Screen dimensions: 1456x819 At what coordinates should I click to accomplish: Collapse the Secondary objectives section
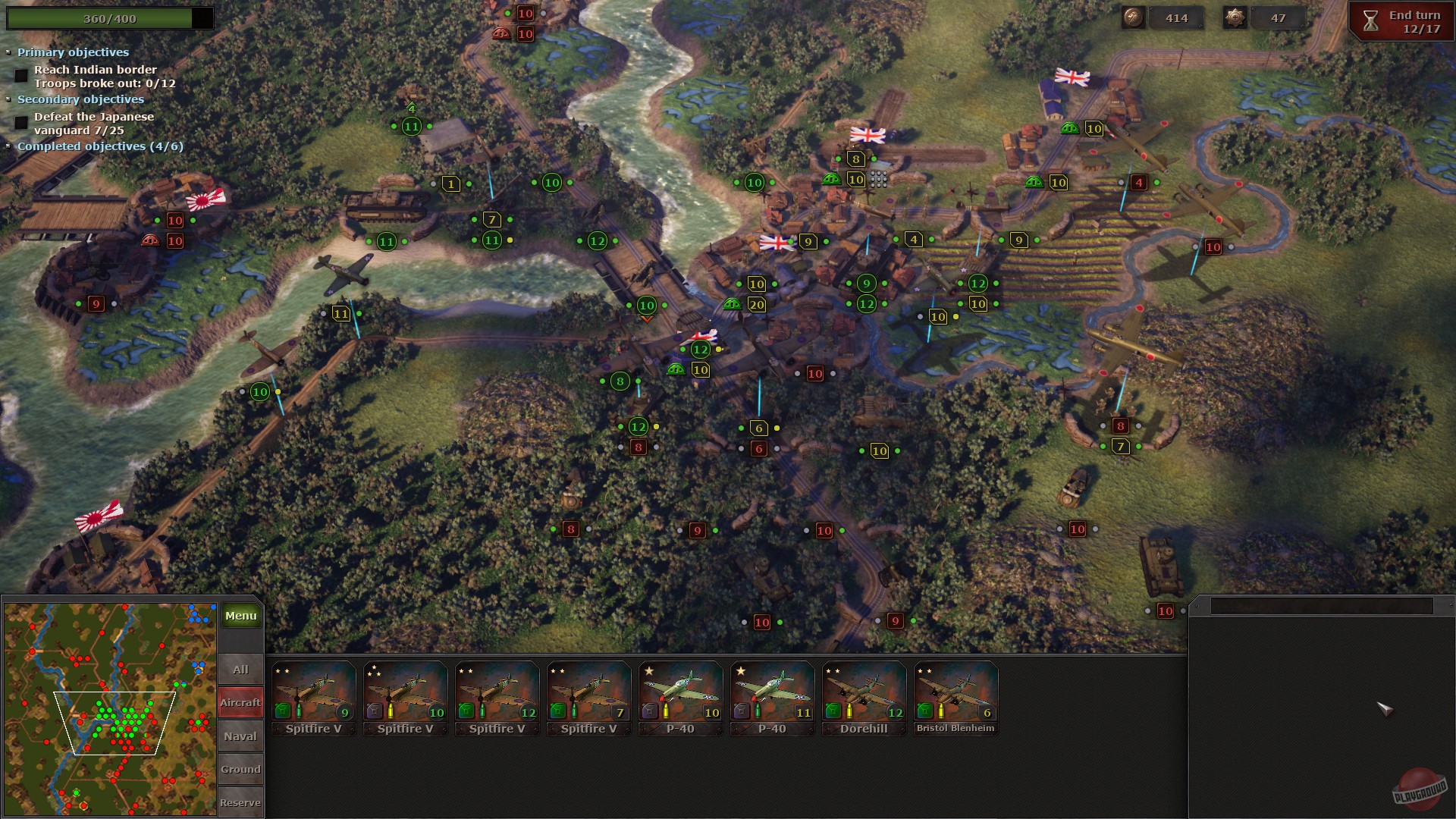[8, 99]
